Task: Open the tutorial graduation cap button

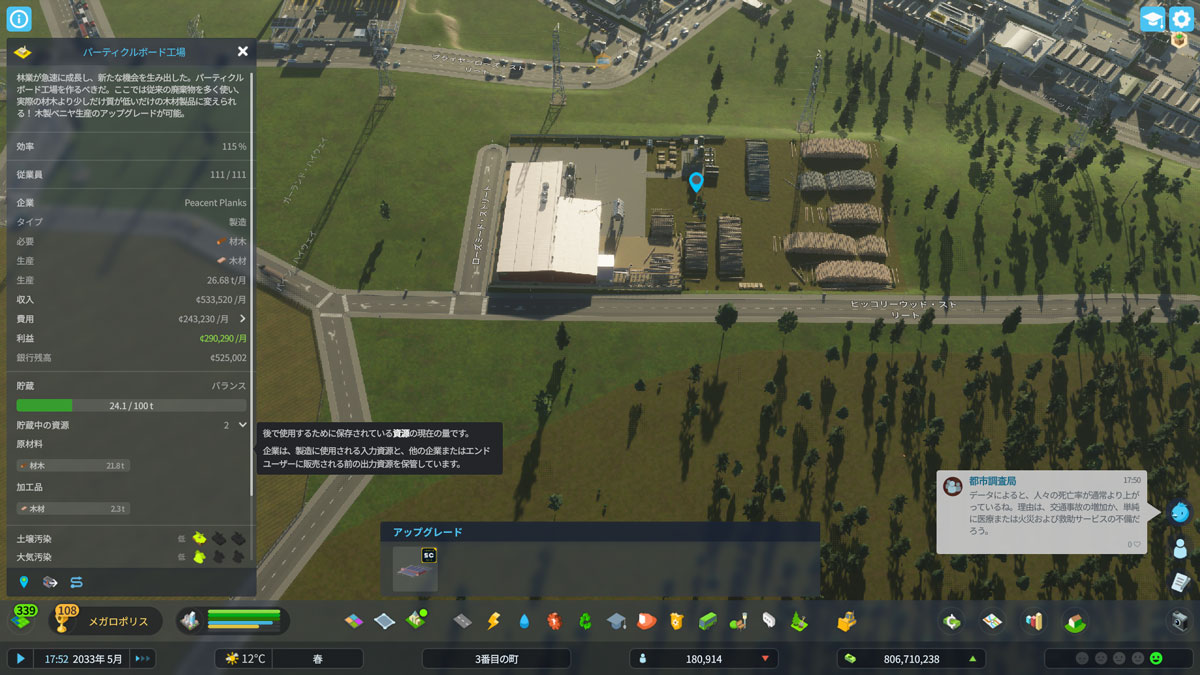Action: [x=1153, y=19]
